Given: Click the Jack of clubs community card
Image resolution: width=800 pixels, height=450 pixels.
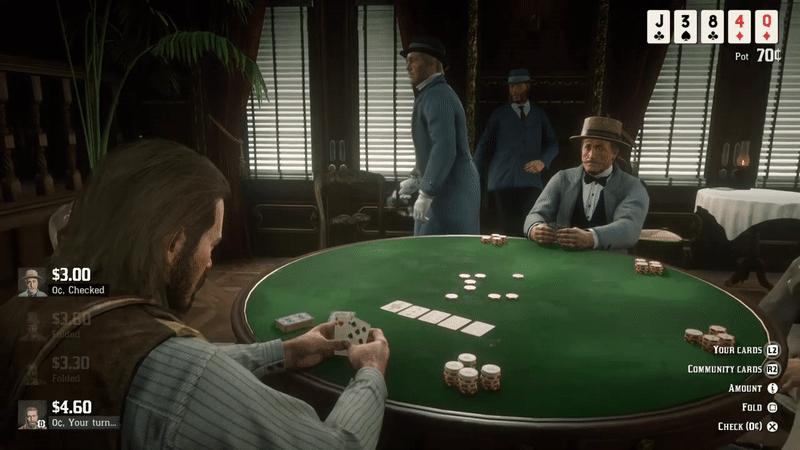Looking at the screenshot, I should tap(658, 26).
